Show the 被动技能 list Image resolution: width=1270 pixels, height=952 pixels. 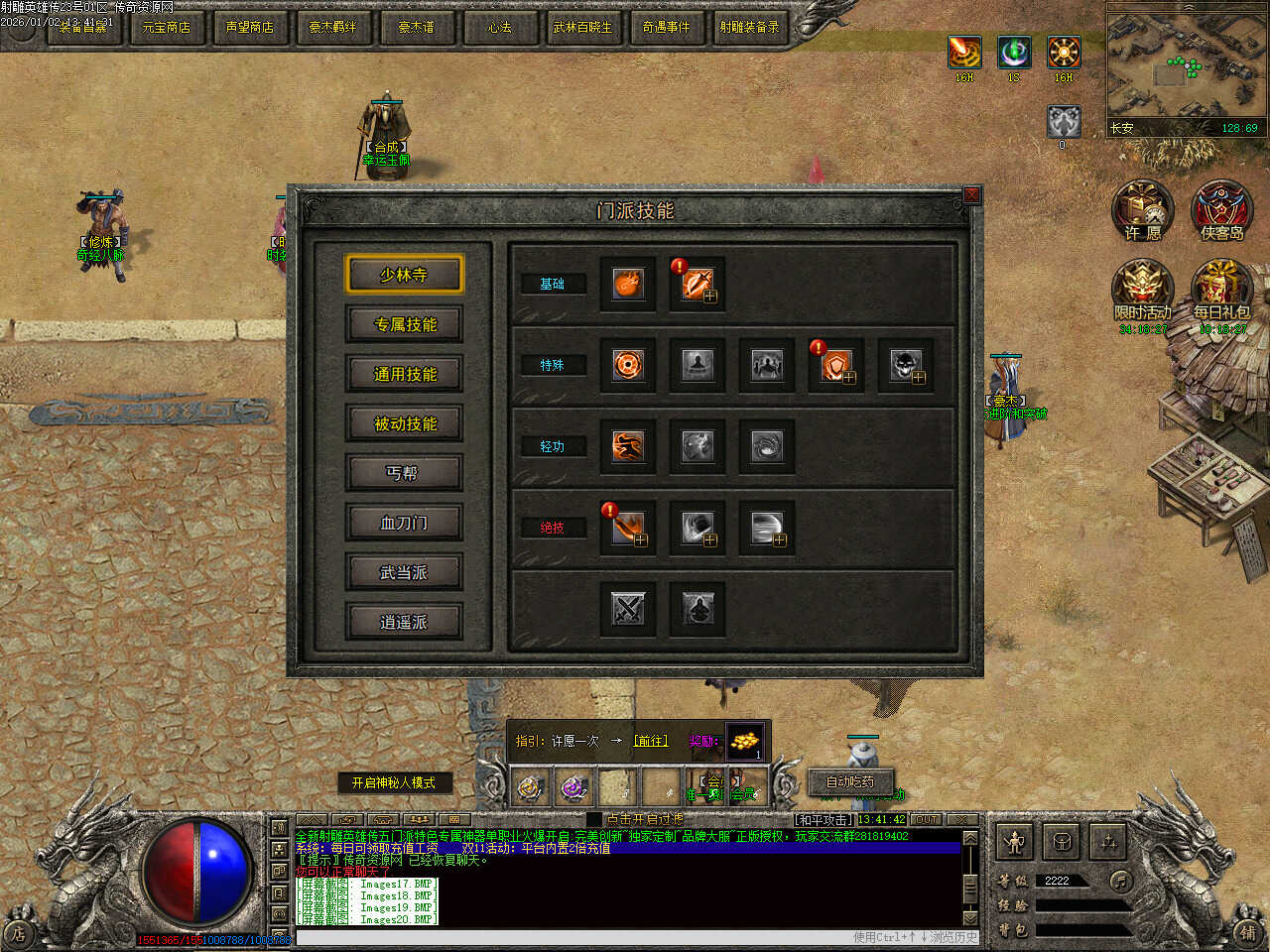pyautogui.click(x=404, y=423)
